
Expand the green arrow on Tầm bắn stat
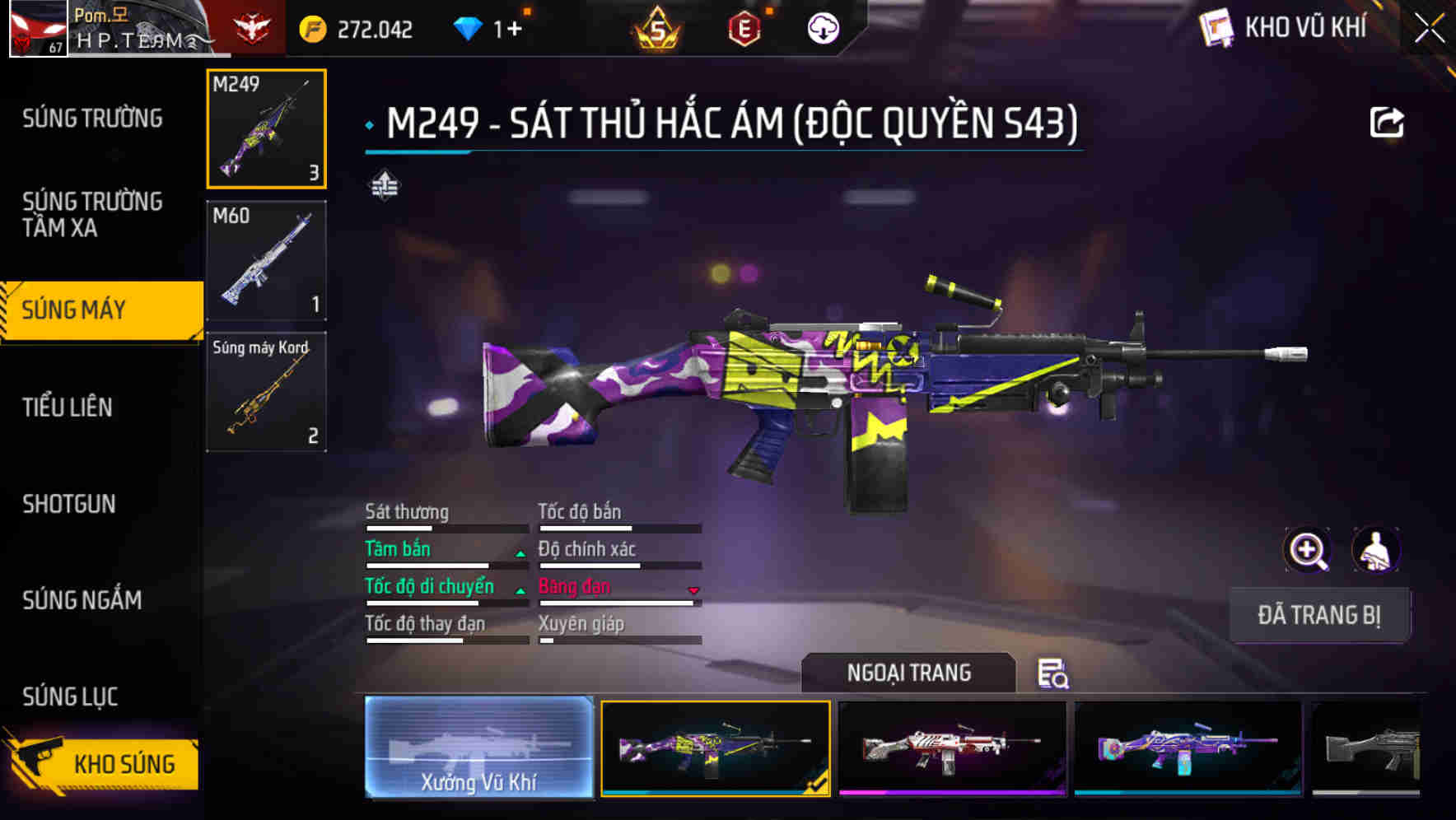tap(520, 554)
